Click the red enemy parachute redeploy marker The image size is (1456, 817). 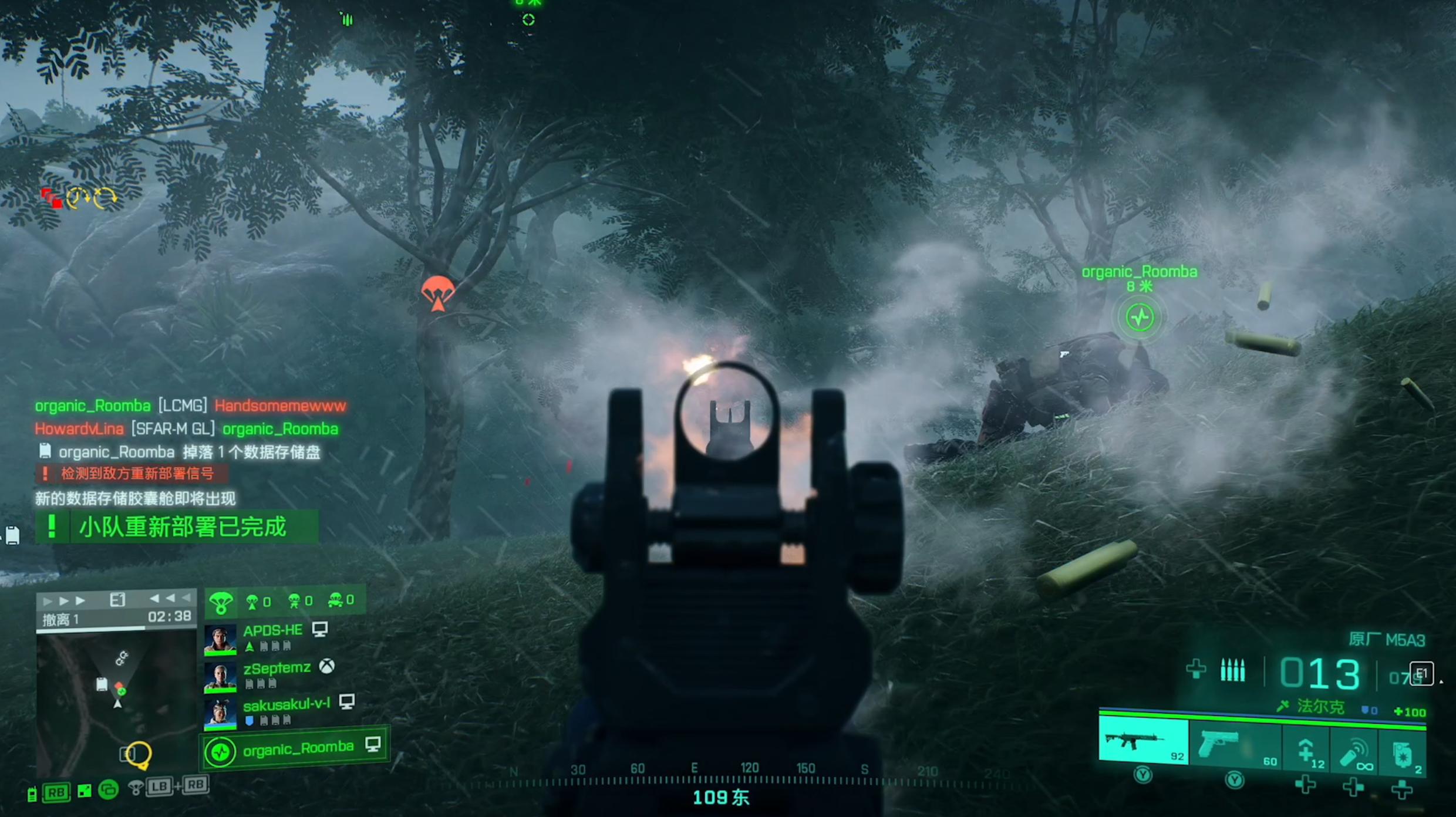[437, 293]
